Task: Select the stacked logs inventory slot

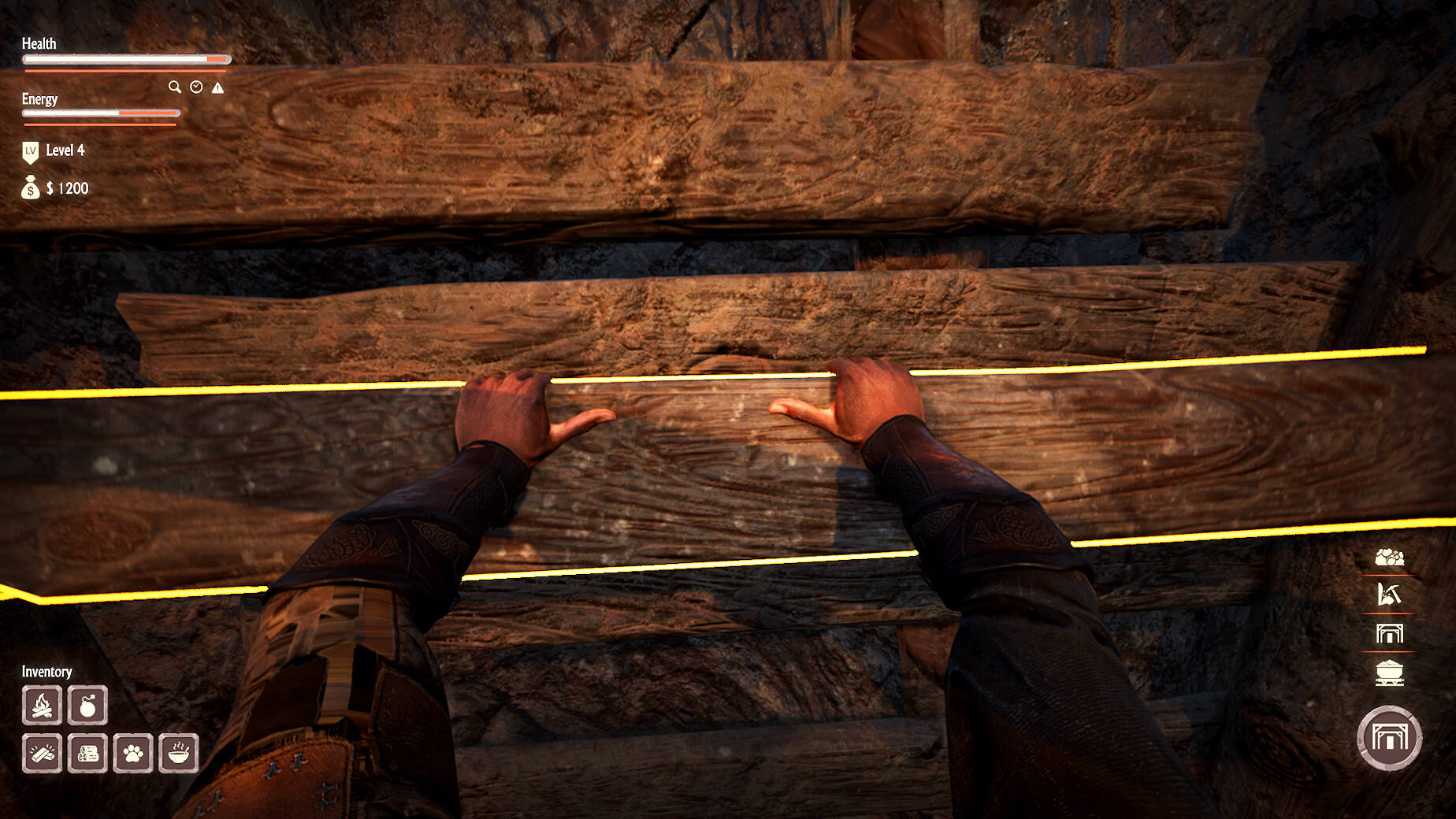Action: (x=87, y=754)
